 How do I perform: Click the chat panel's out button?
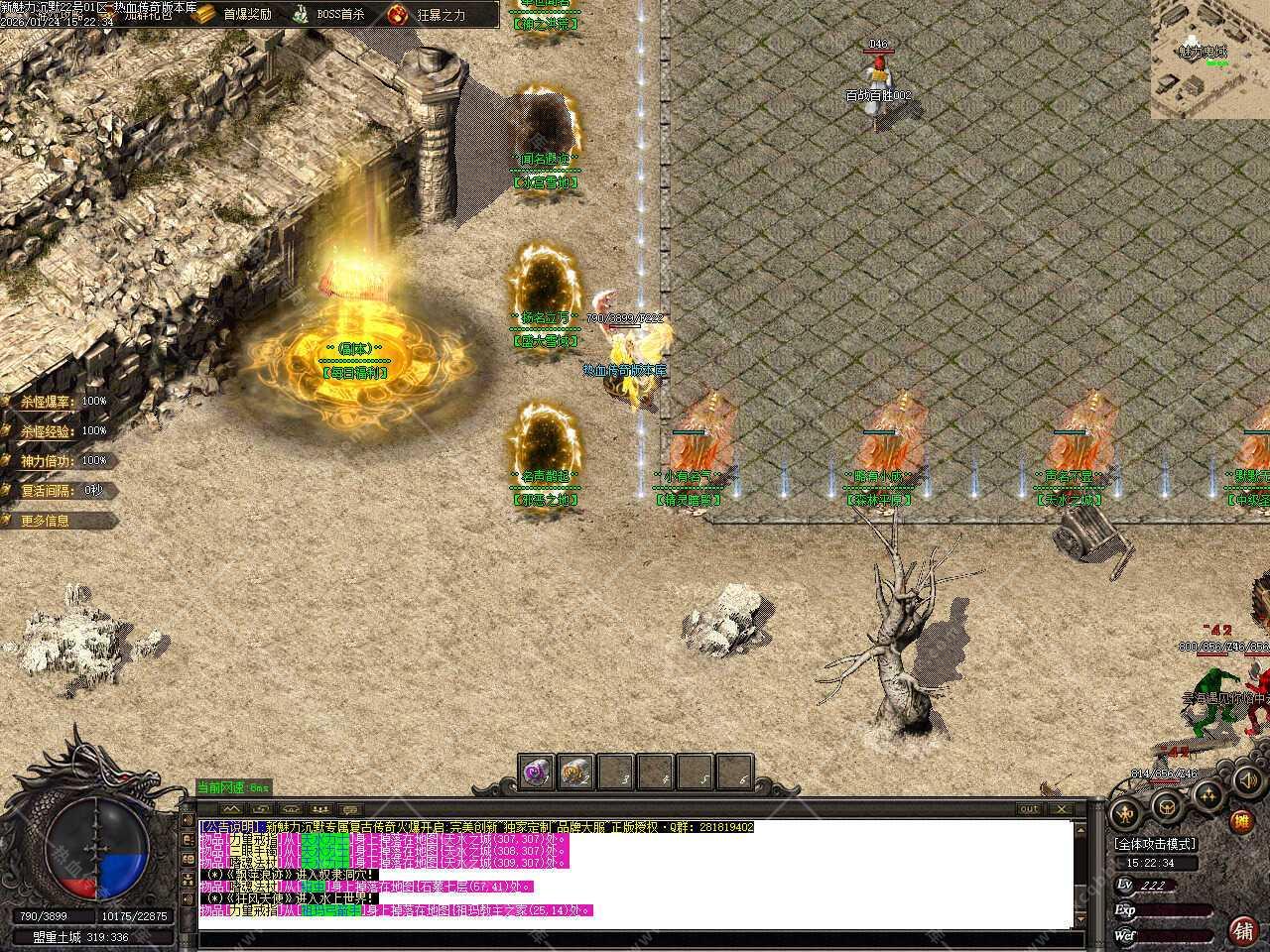click(x=1030, y=809)
